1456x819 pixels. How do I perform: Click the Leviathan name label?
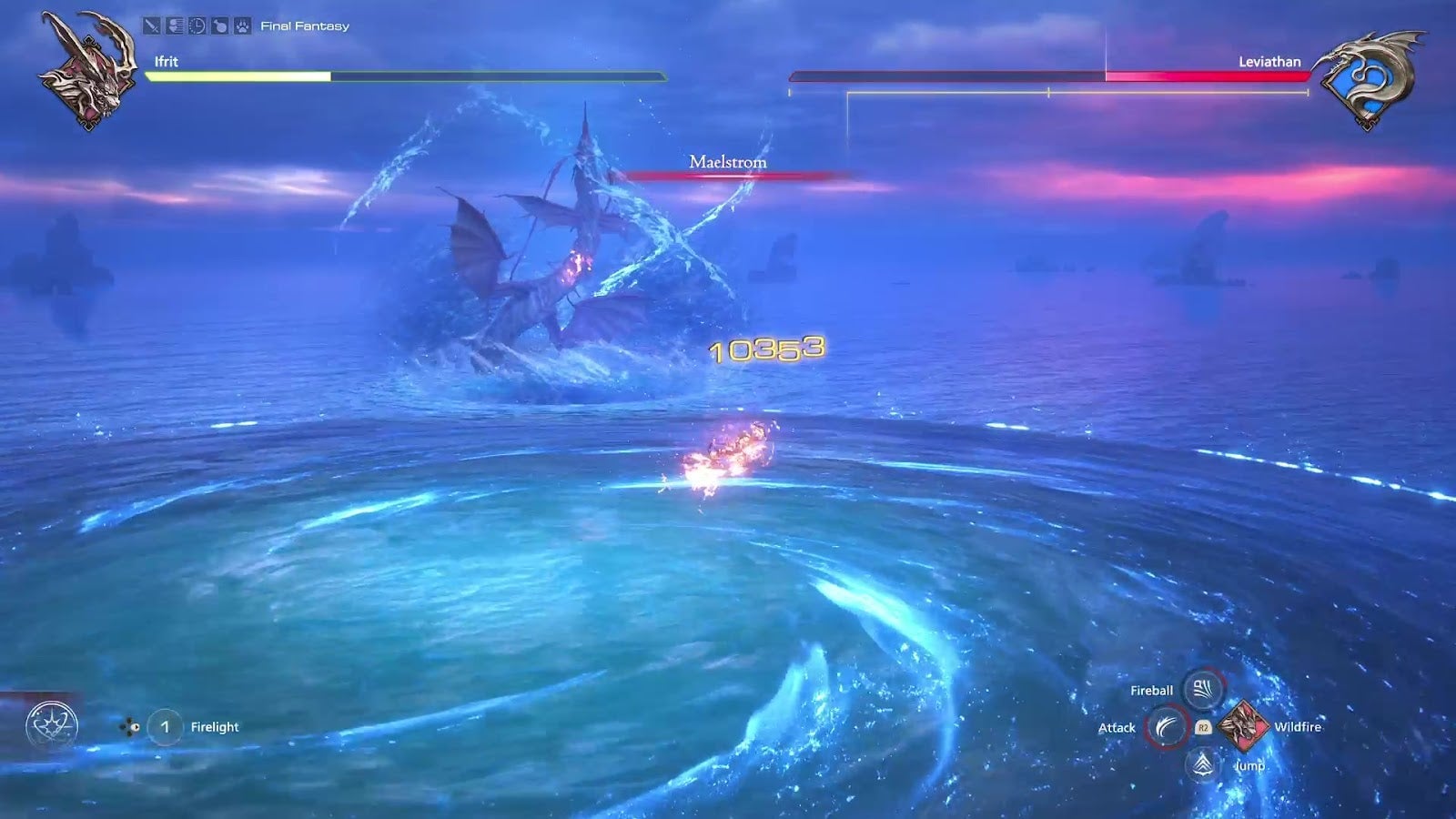coord(1271,63)
